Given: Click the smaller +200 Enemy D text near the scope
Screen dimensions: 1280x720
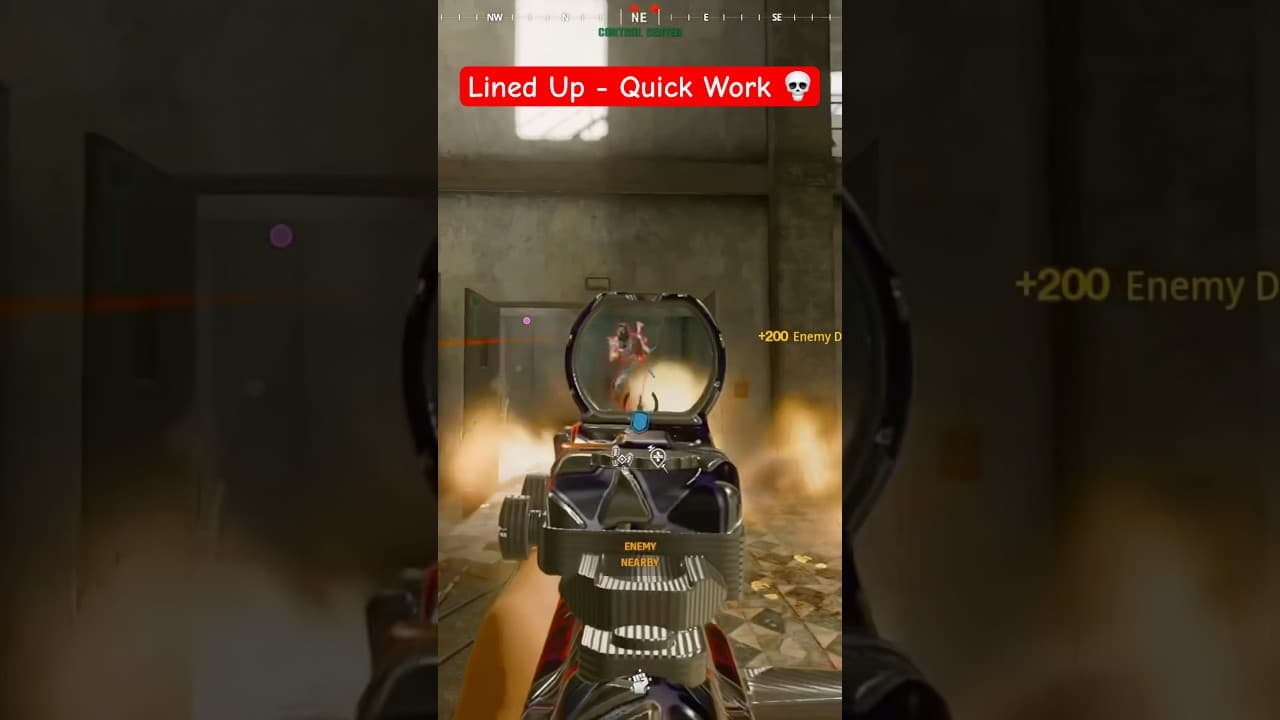Looking at the screenshot, I should 795,337.
